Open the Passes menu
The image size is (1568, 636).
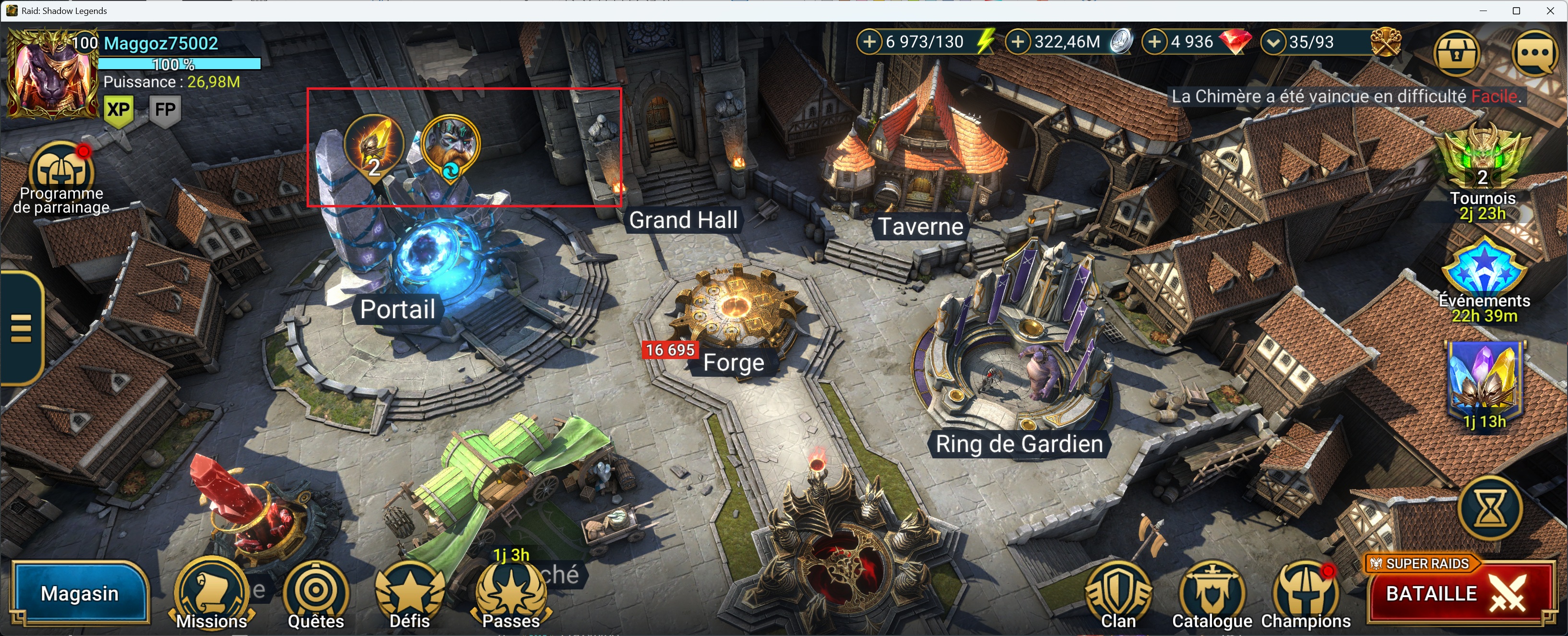[511, 594]
